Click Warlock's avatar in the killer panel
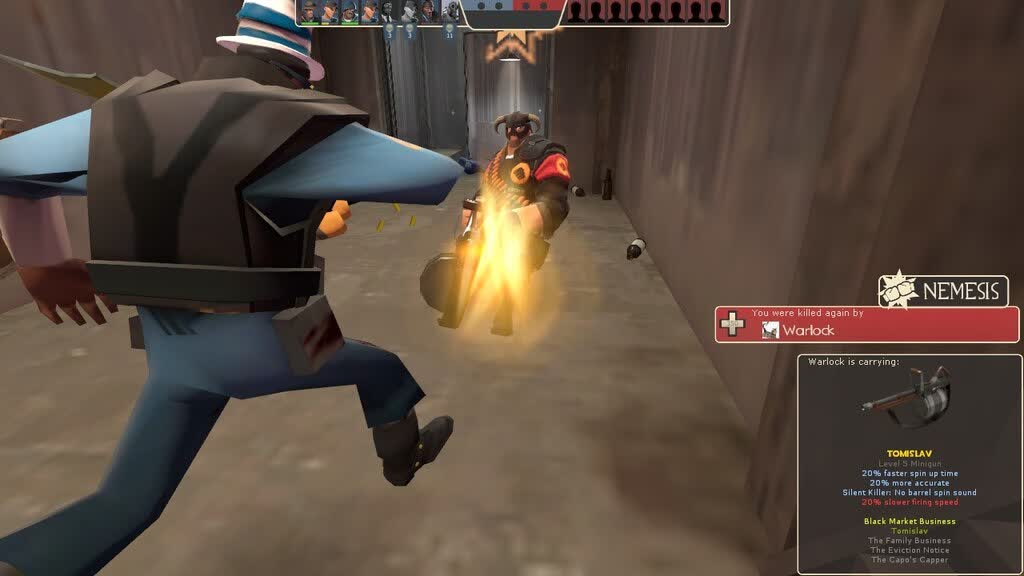The width and height of the screenshot is (1024, 576). coord(769,330)
